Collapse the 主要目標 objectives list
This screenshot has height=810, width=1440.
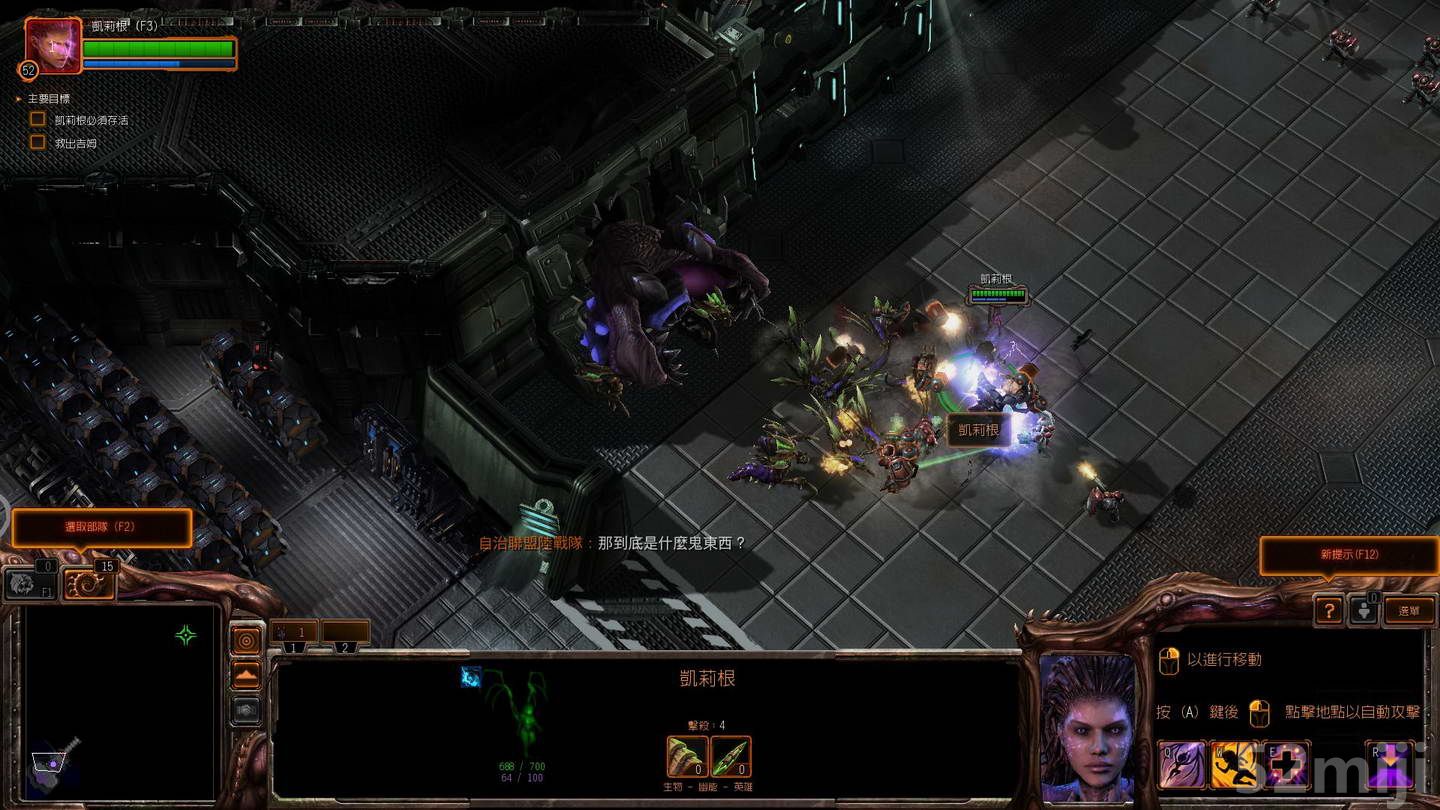(x=17, y=99)
